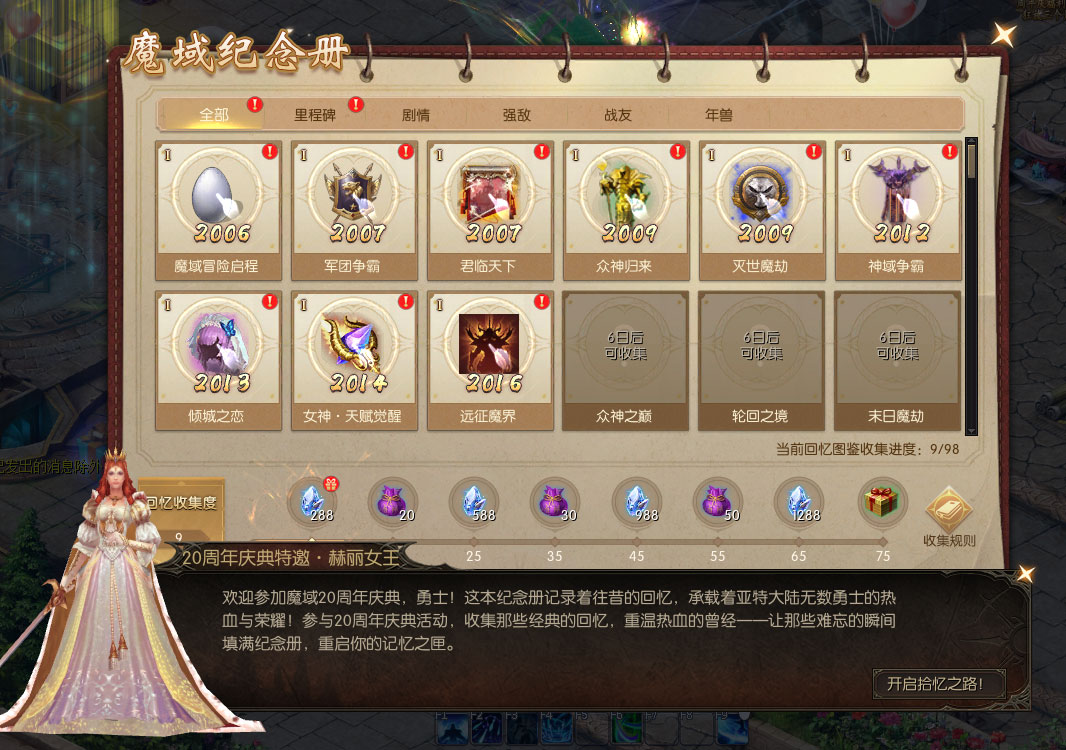The image size is (1066, 750).
Task: Claim the 288 crystal reward
Action: [x=313, y=502]
